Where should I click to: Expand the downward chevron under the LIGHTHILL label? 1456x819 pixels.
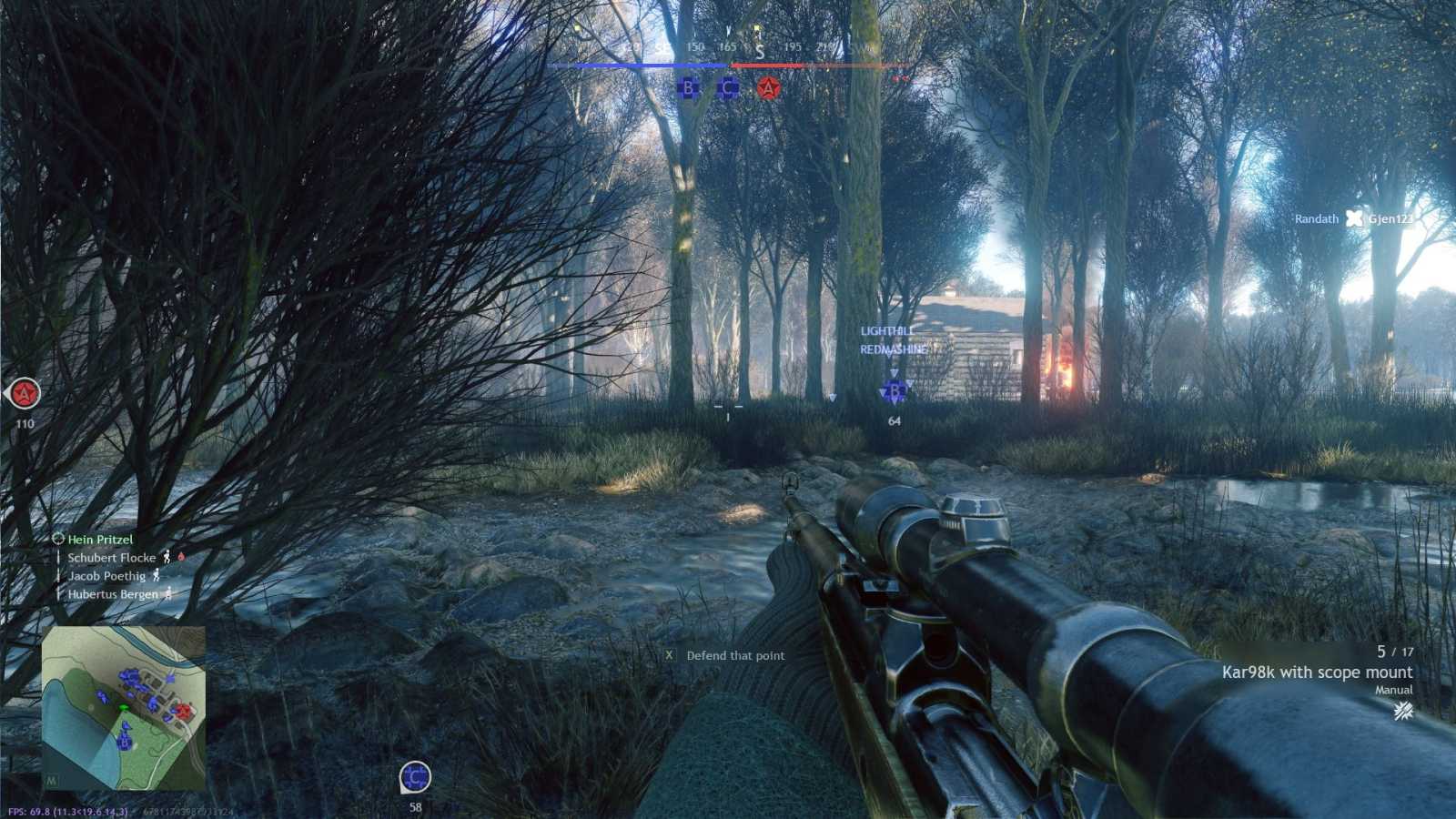[x=894, y=370]
